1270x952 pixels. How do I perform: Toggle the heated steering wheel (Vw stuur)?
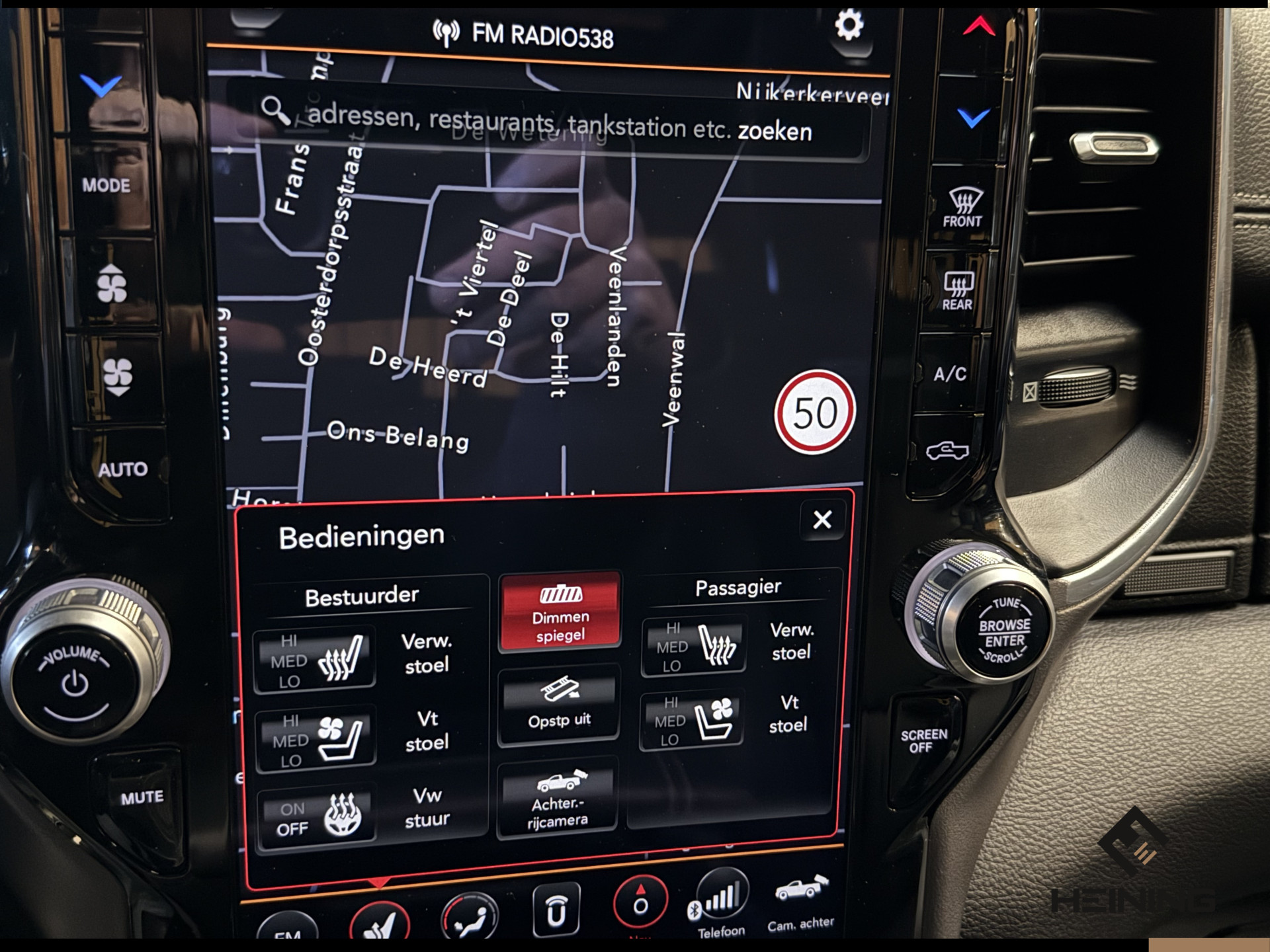(x=316, y=817)
